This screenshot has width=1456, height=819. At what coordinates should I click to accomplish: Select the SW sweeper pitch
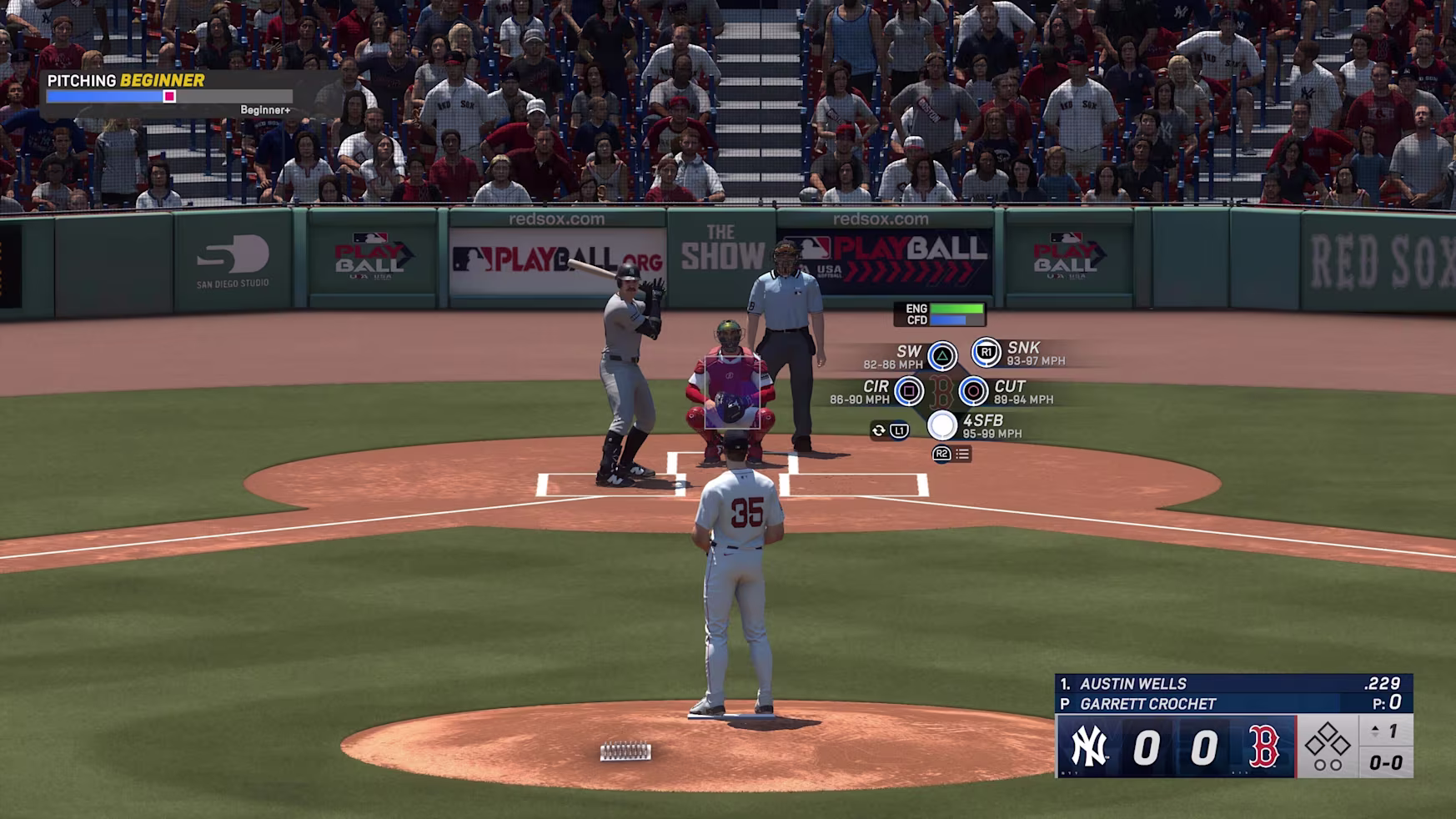point(942,356)
